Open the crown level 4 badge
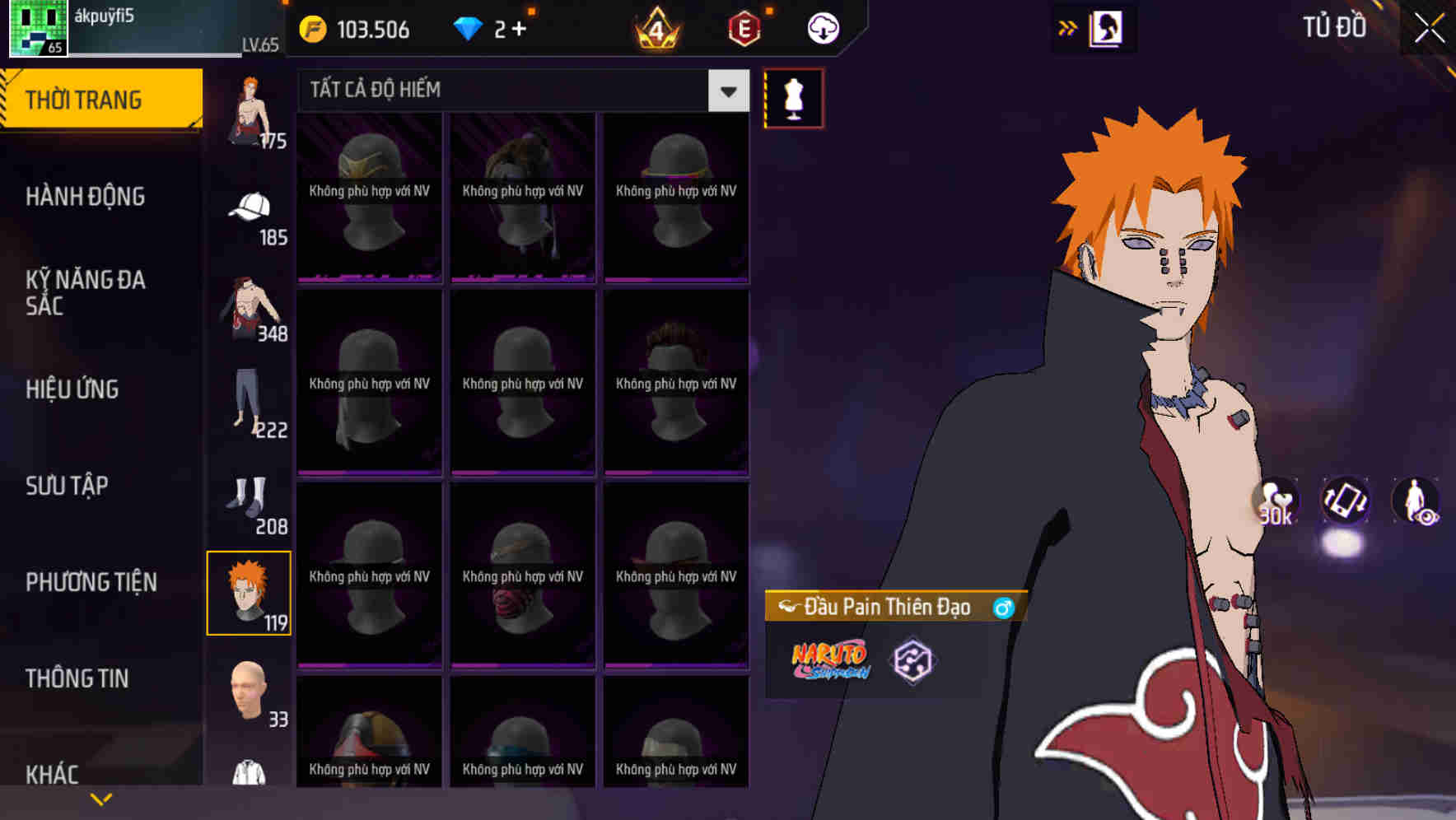The width and height of the screenshot is (1456, 820). (x=655, y=30)
